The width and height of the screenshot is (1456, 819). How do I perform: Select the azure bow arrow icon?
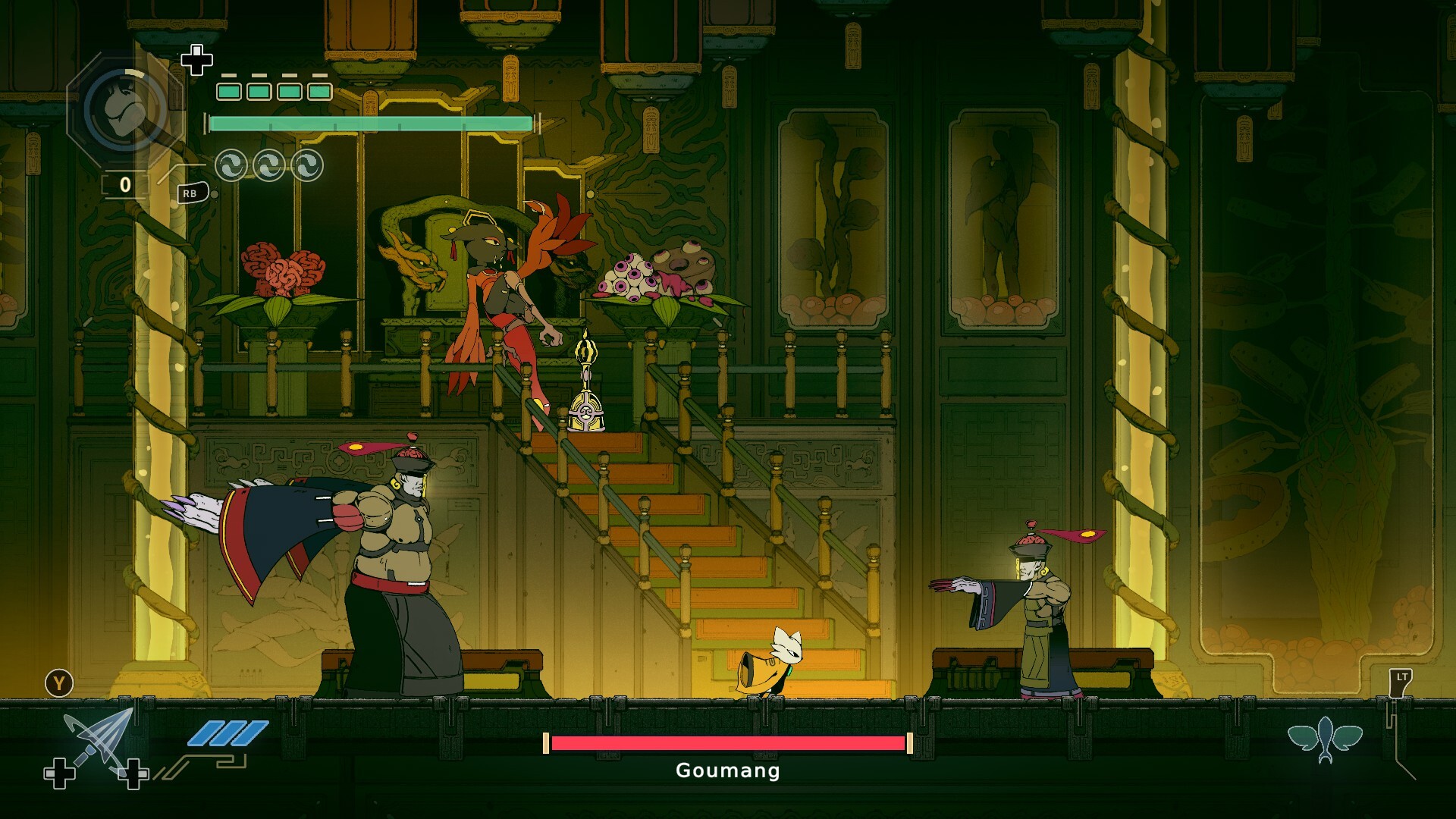click(99, 740)
